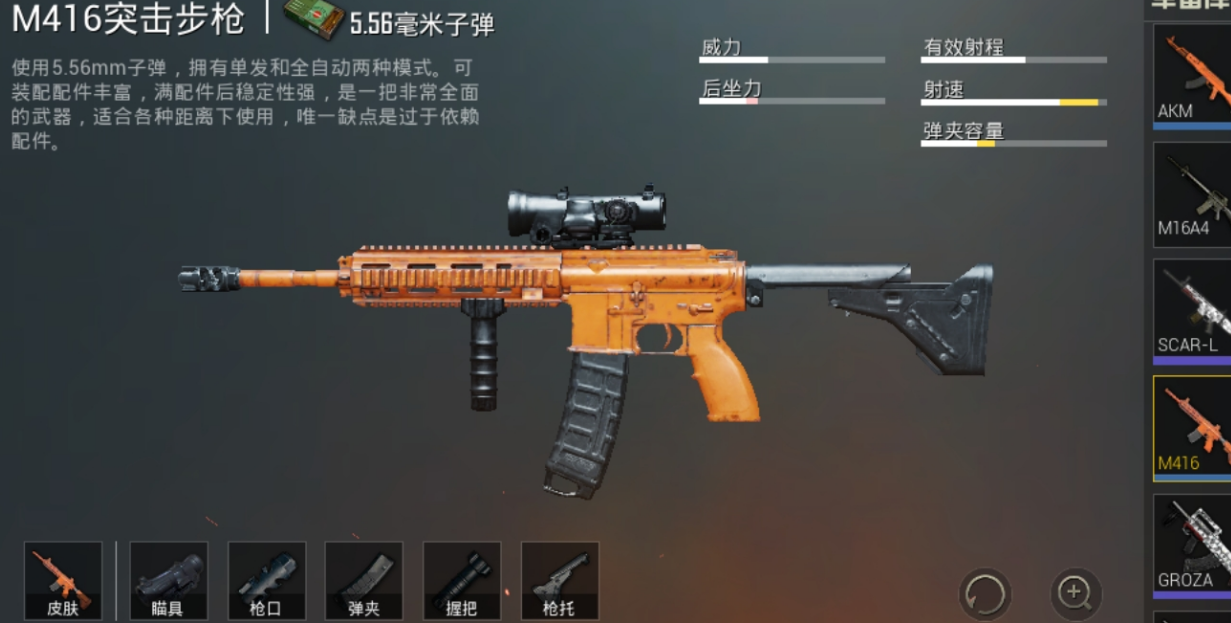Open the 弹夹 magazine attachment slot
1231x623 pixels.
coord(364,580)
